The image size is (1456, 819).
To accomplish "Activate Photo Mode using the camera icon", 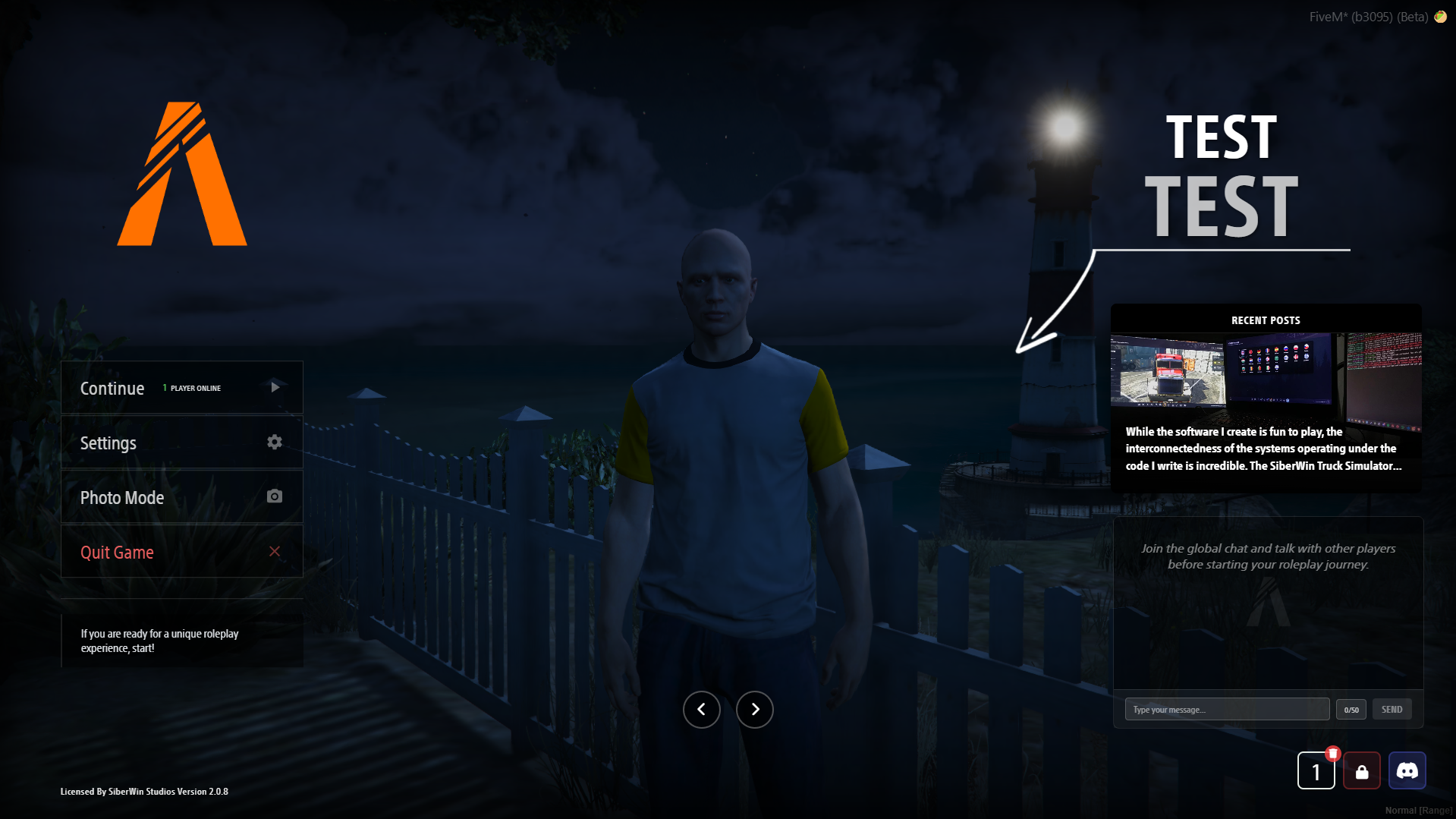I will tap(275, 496).
